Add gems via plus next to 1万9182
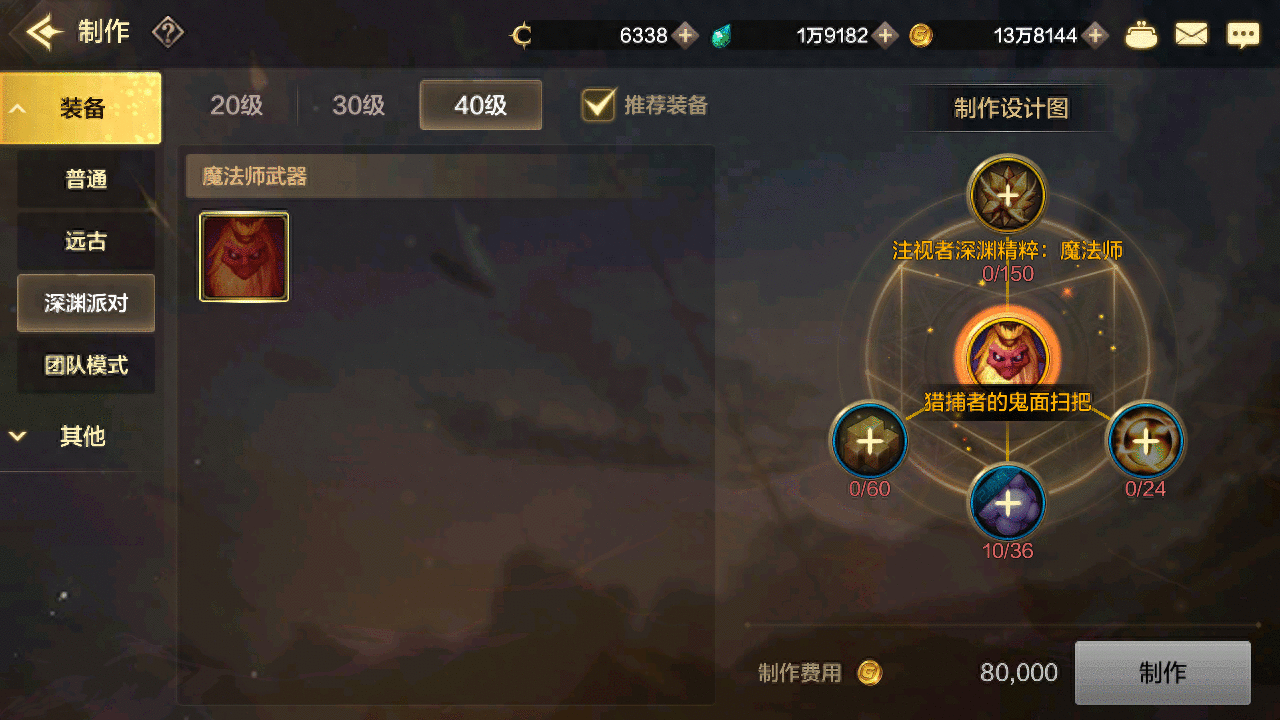 point(884,35)
